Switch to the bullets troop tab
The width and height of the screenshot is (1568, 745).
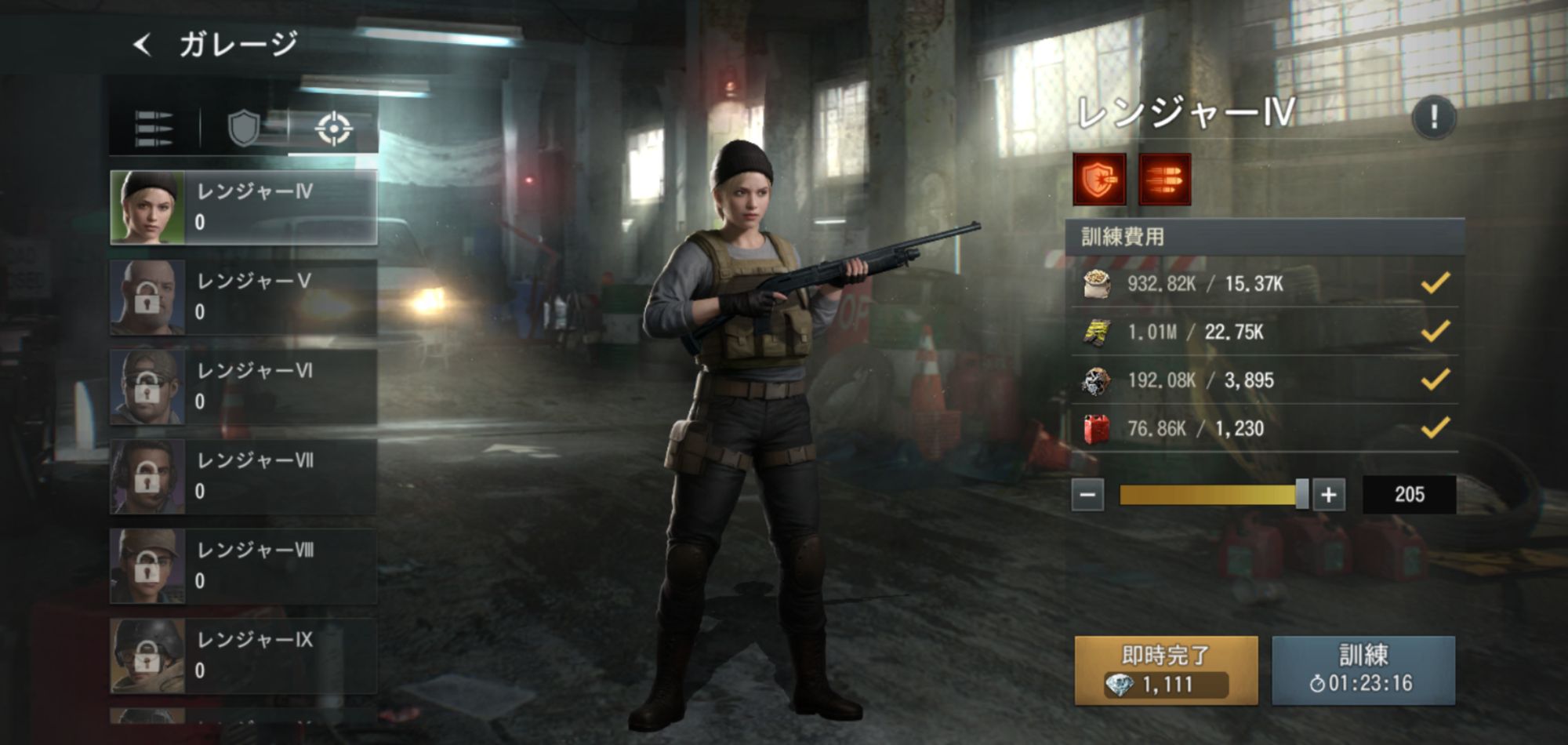[x=154, y=129]
